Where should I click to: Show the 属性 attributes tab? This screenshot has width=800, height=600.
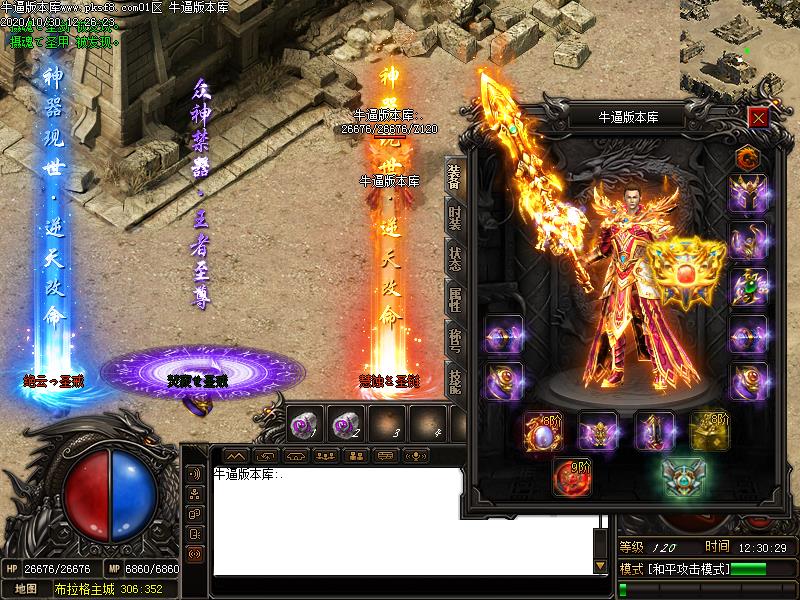pyautogui.click(x=455, y=299)
